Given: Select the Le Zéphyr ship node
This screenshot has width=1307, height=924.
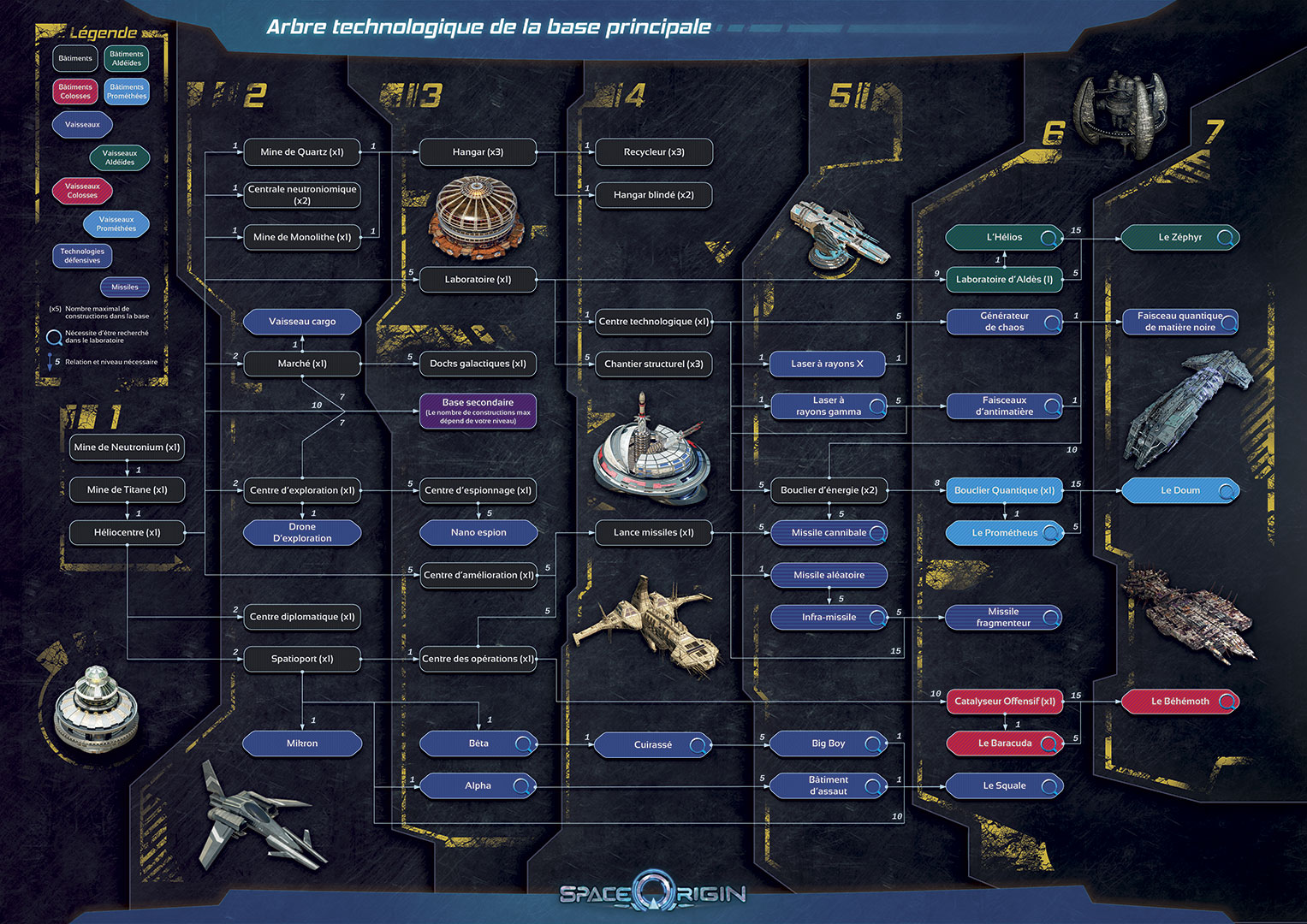Looking at the screenshot, I should point(1179,237).
